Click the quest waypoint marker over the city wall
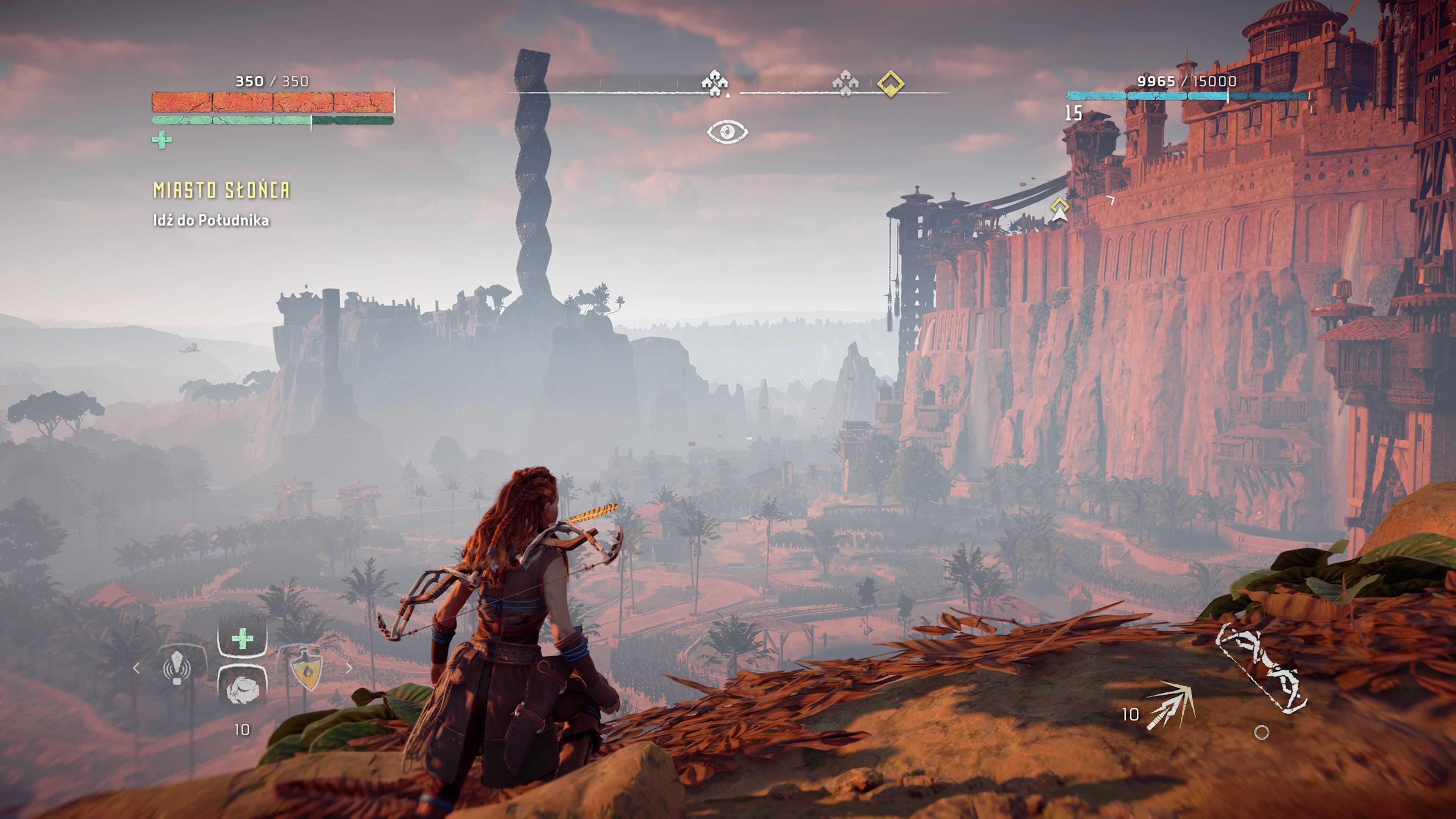Screen dimensions: 1456x819 [1060, 209]
